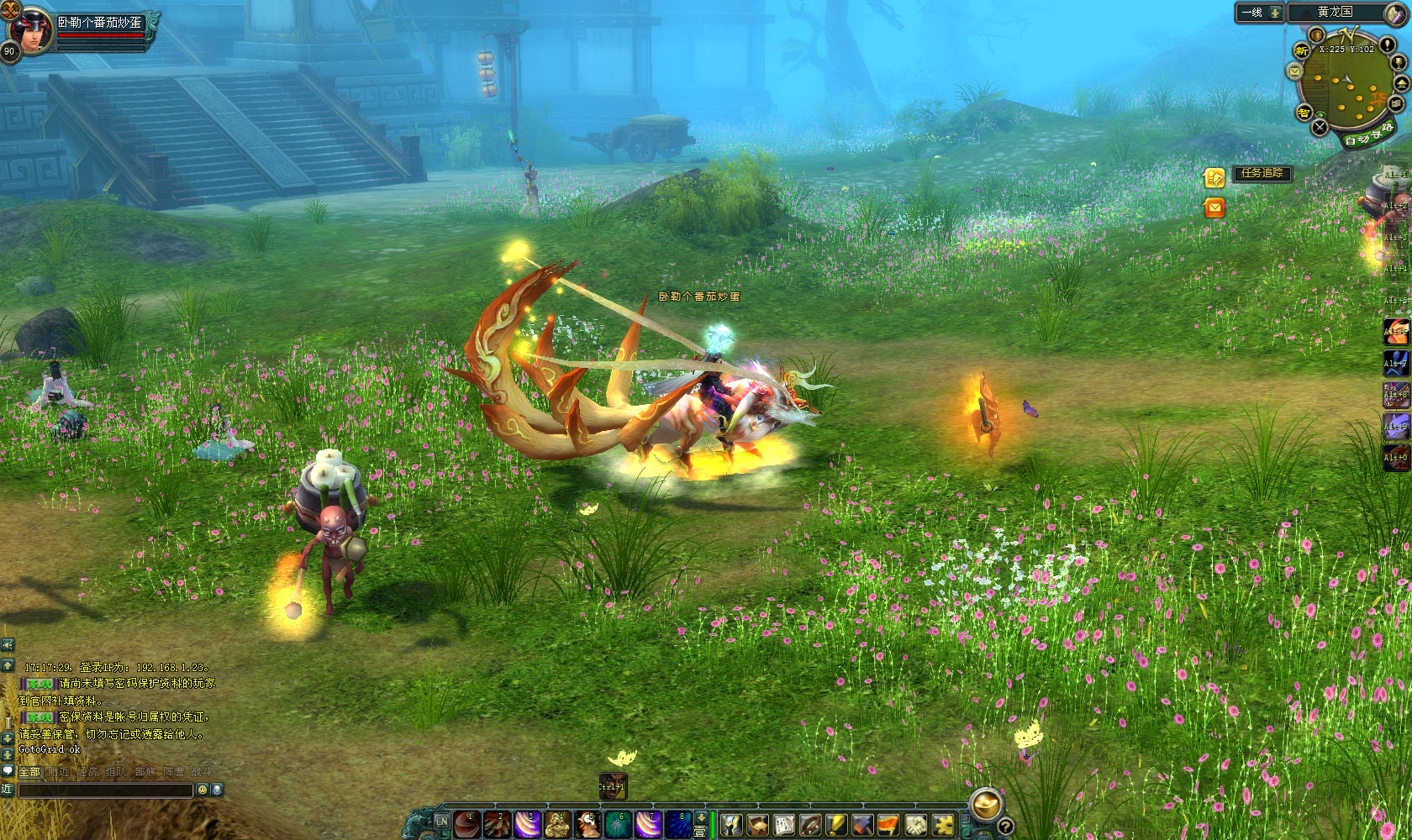Open the treasure chest inventory icon
Image resolution: width=1412 pixels, height=840 pixels.
(x=757, y=825)
